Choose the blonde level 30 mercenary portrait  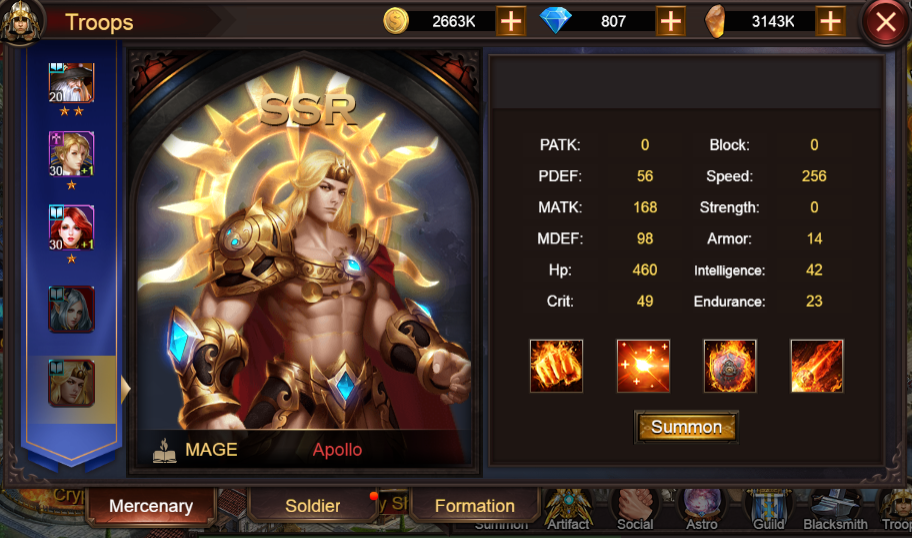(72, 155)
